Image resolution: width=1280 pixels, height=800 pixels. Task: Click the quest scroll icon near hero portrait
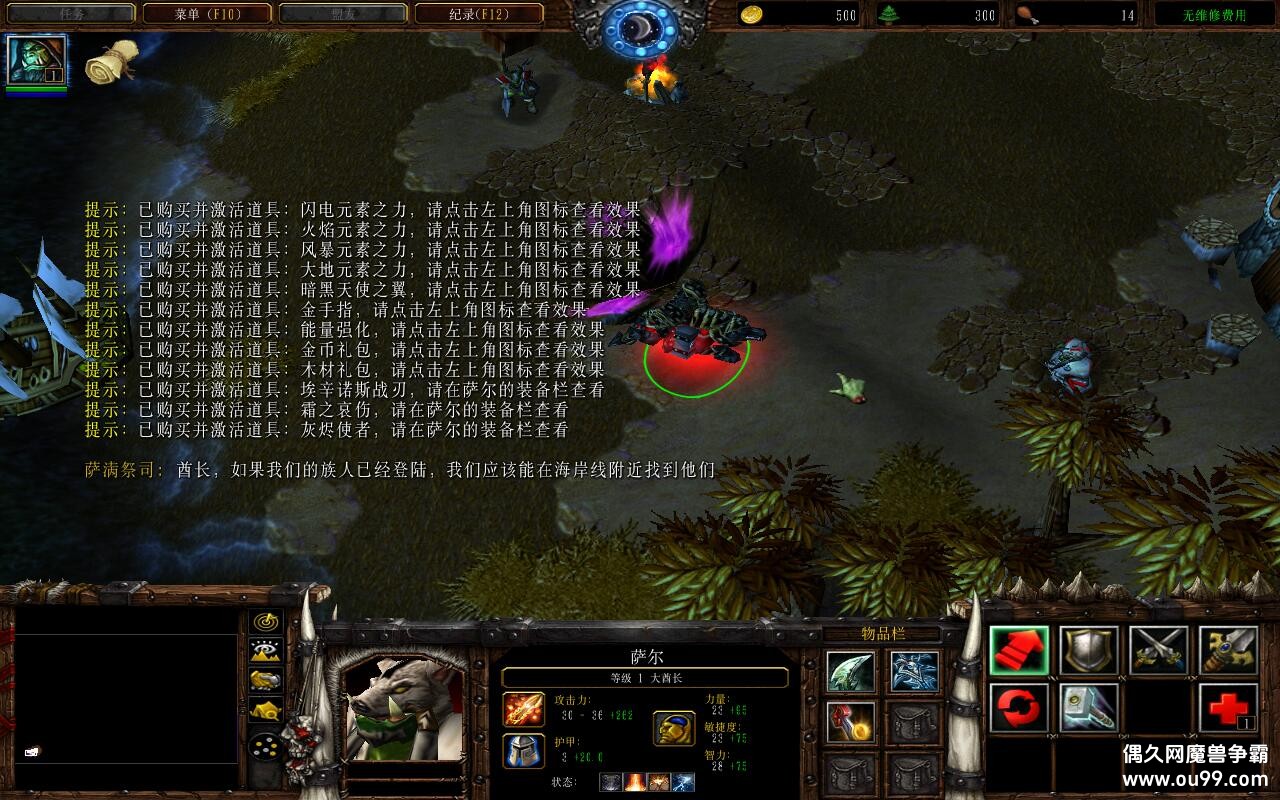110,60
